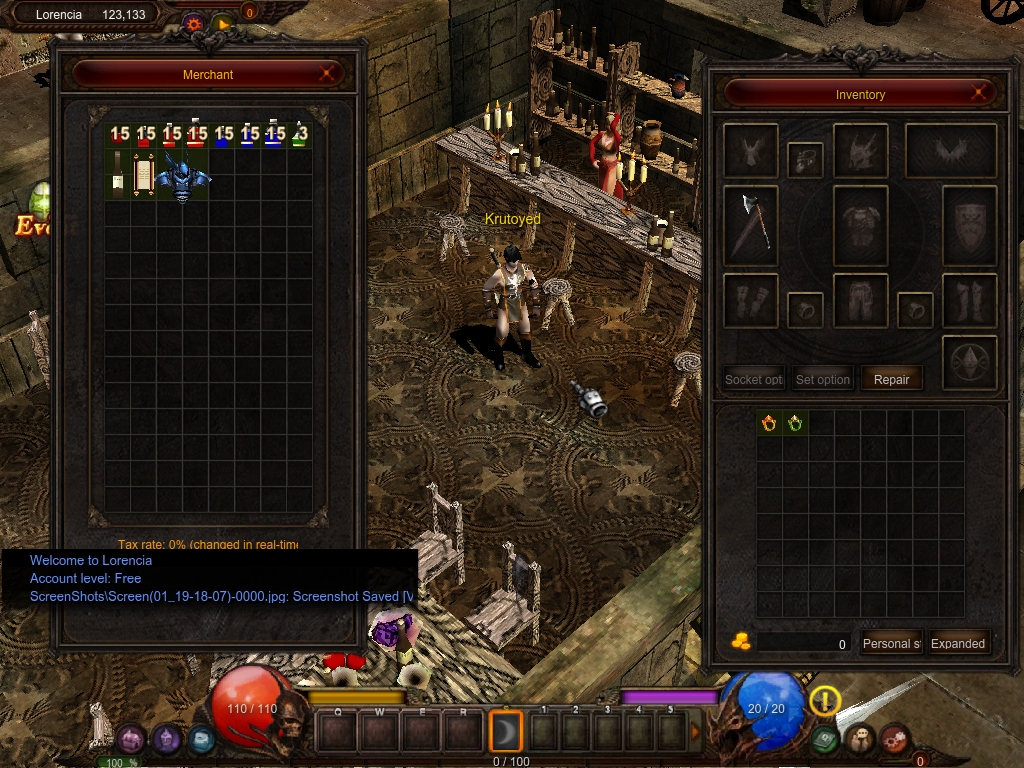
Task: Open the green book menu icon
Action: tap(824, 739)
